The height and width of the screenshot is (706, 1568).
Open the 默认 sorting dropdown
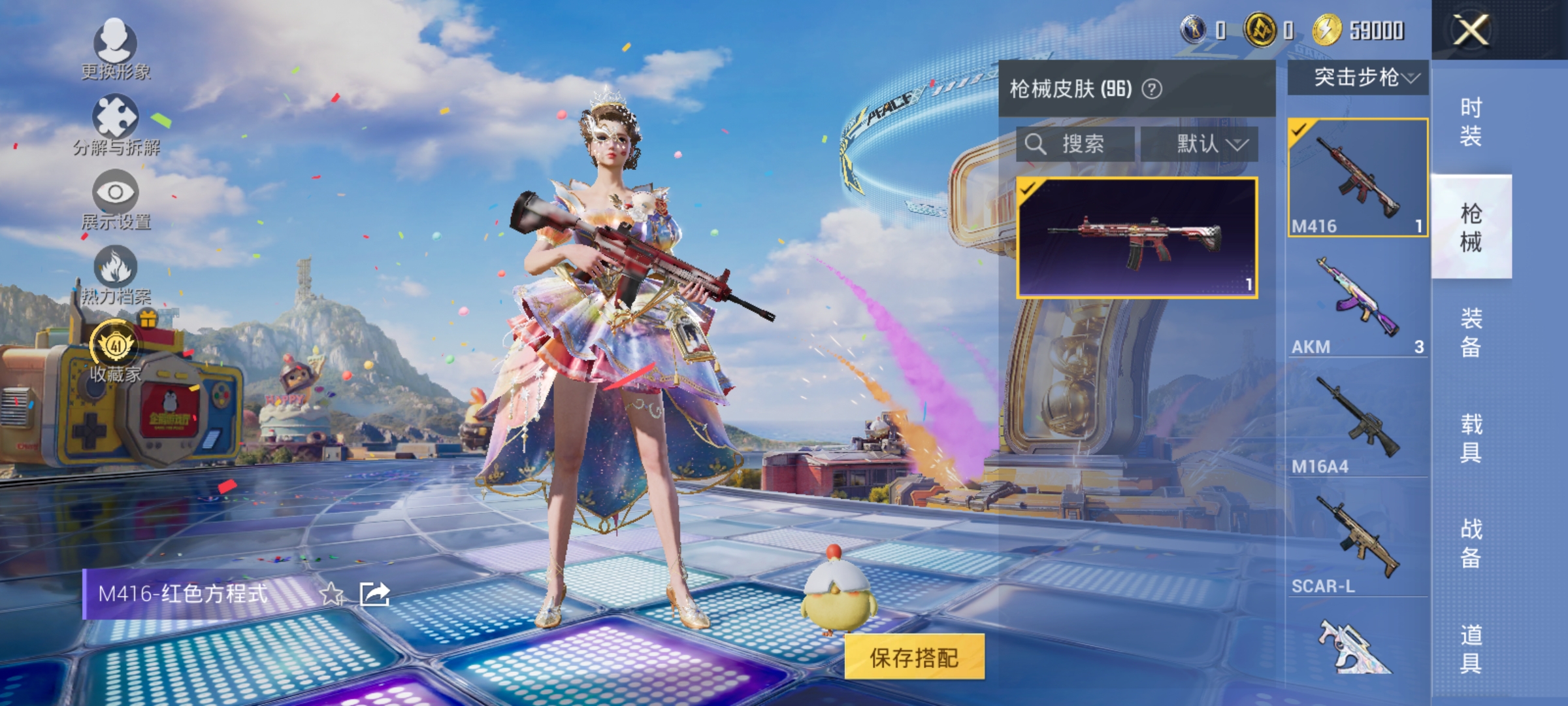click(1202, 145)
